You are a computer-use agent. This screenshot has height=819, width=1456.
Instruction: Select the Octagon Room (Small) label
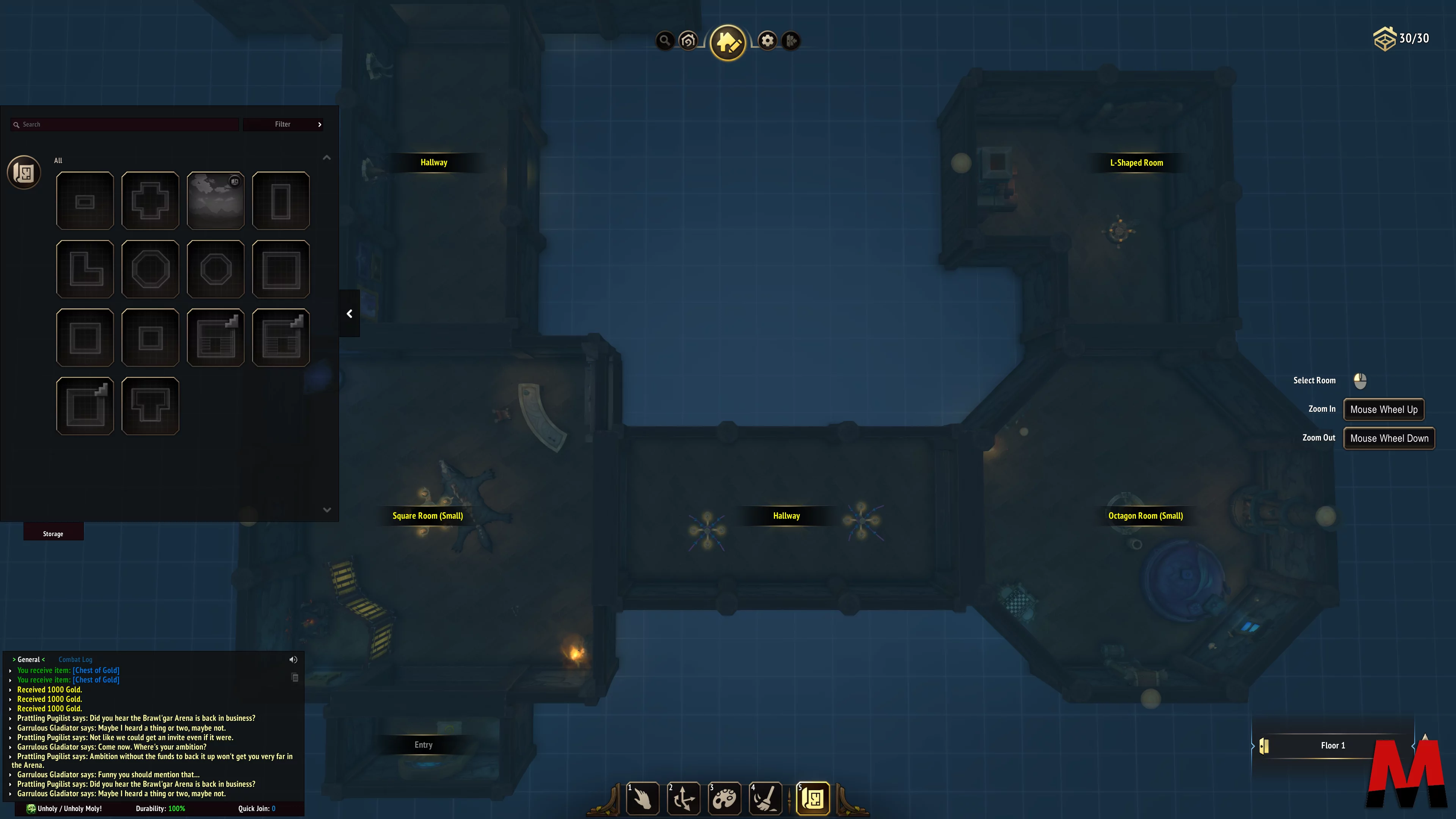click(1145, 516)
